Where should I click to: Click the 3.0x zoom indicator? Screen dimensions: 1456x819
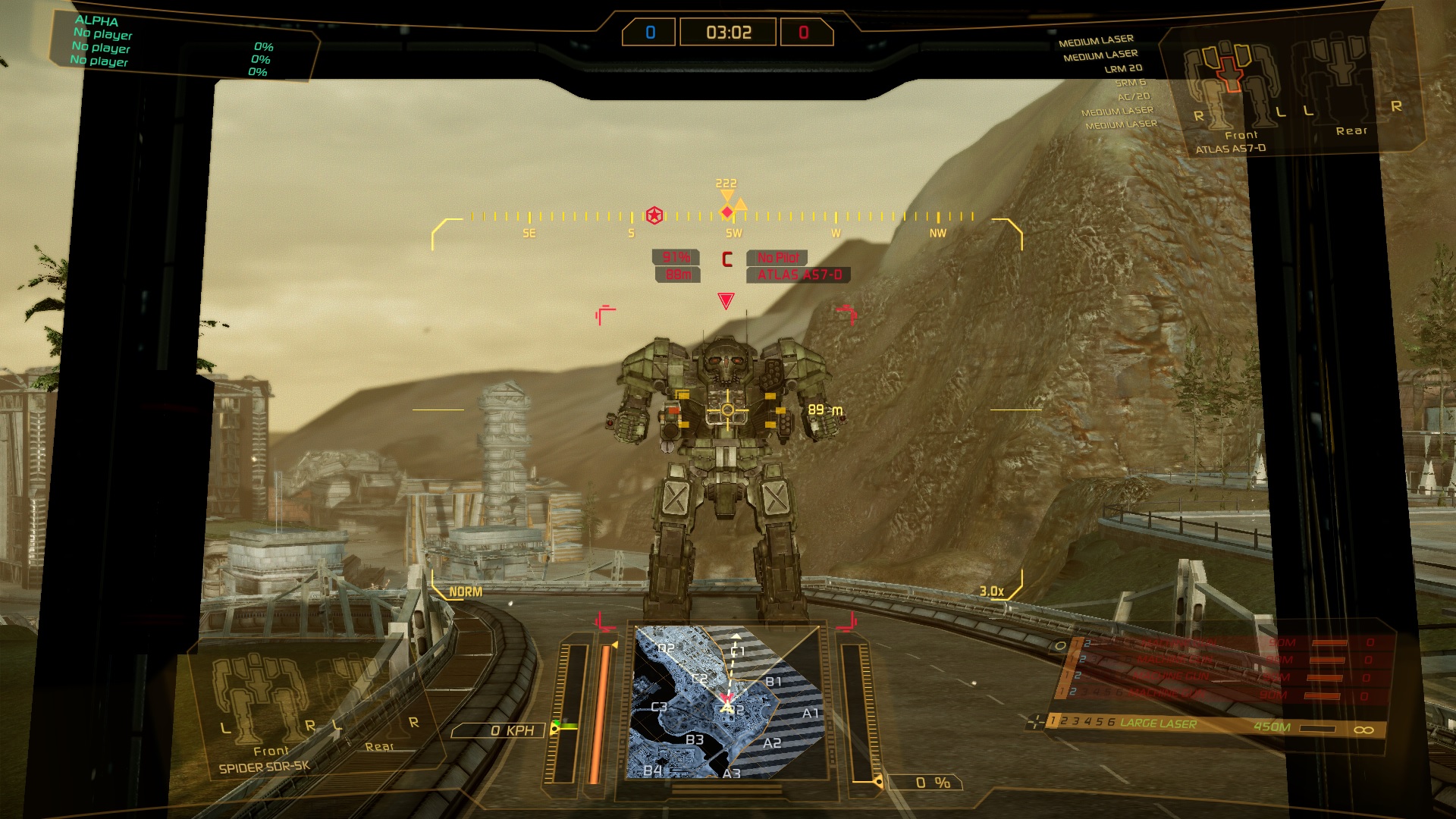[x=991, y=591]
